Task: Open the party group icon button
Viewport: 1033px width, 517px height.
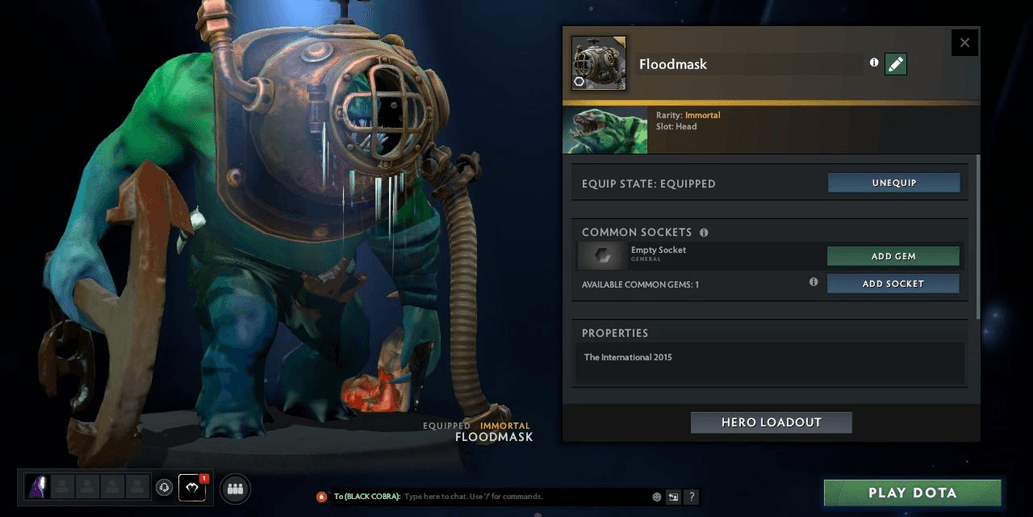Action: (x=235, y=488)
